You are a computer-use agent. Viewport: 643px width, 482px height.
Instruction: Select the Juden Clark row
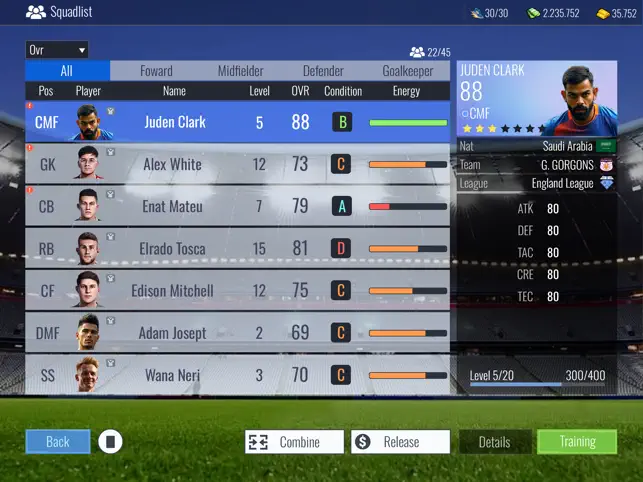(x=238, y=122)
